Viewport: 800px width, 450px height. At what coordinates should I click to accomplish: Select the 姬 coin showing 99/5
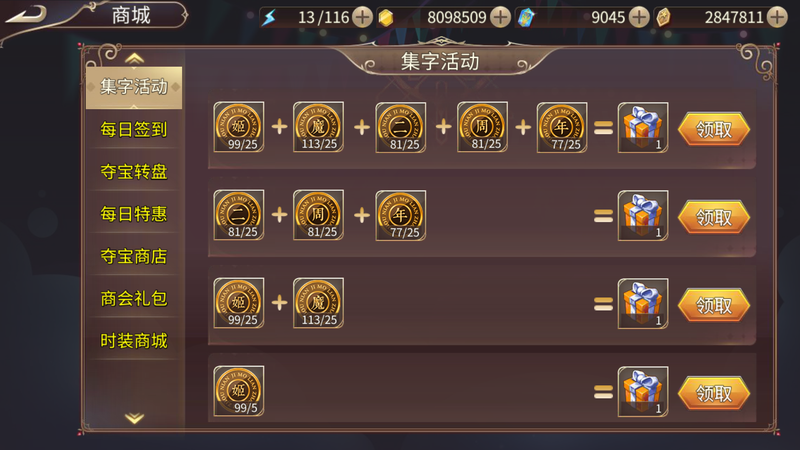click(x=239, y=391)
